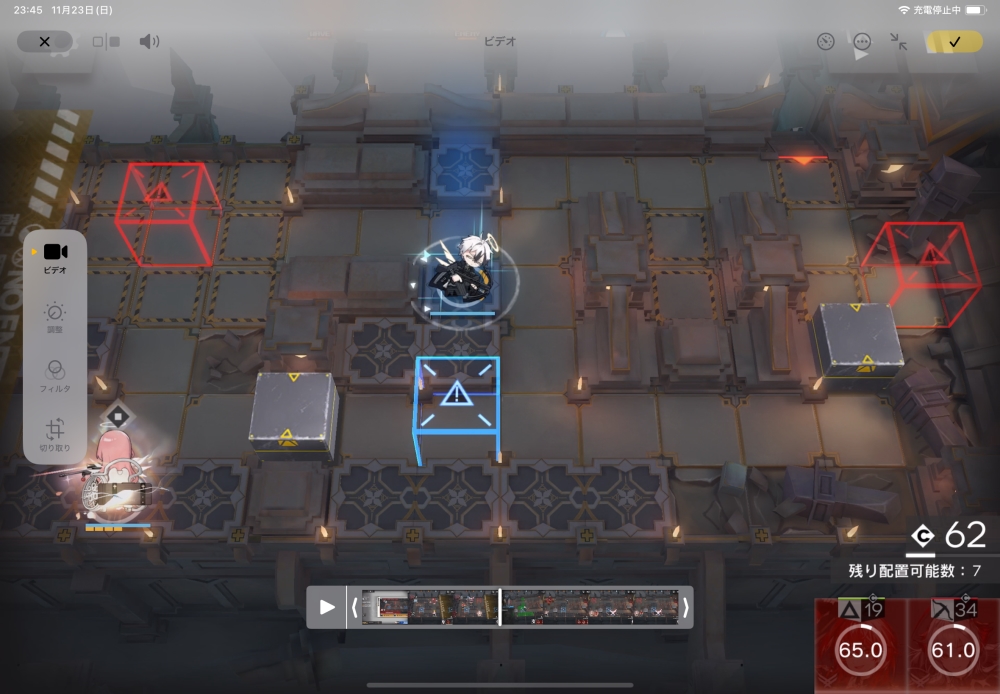This screenshot has width=1000, height=694.
Task: Open the 調整 adjustment tab
Action: pos(55,318)
